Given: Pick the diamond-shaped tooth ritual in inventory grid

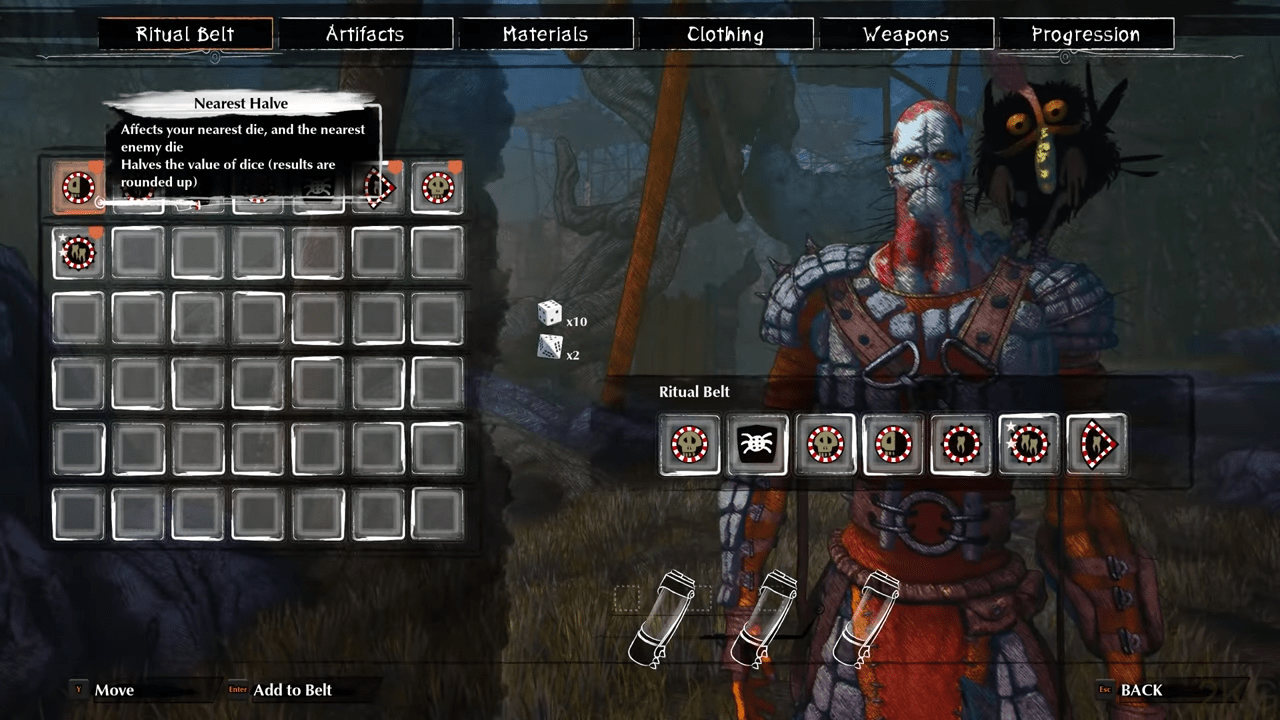Looking at the screenshot, I should coord(378,187).
